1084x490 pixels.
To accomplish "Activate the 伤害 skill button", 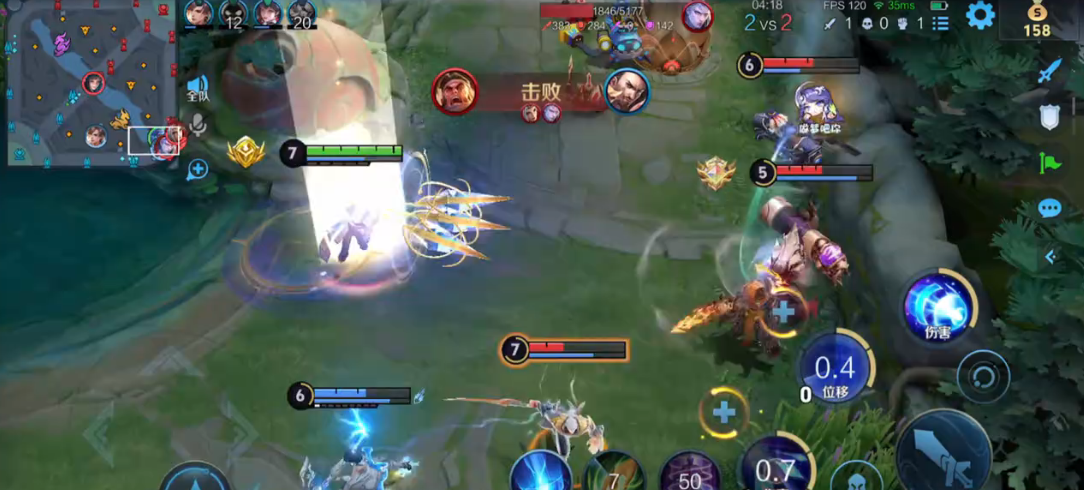I will pos(937,306).
